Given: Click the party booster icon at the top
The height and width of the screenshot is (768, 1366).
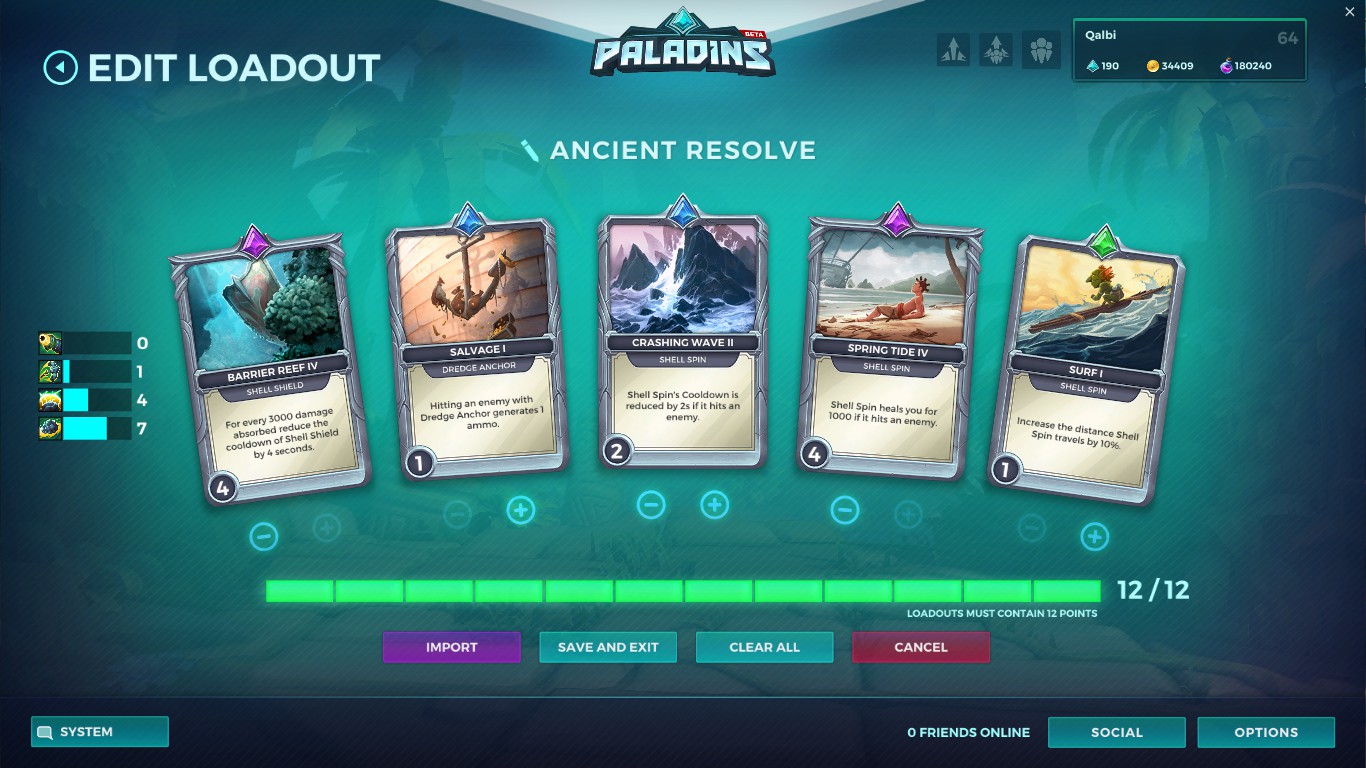Looking at the screenshot, I should (996, 49).
